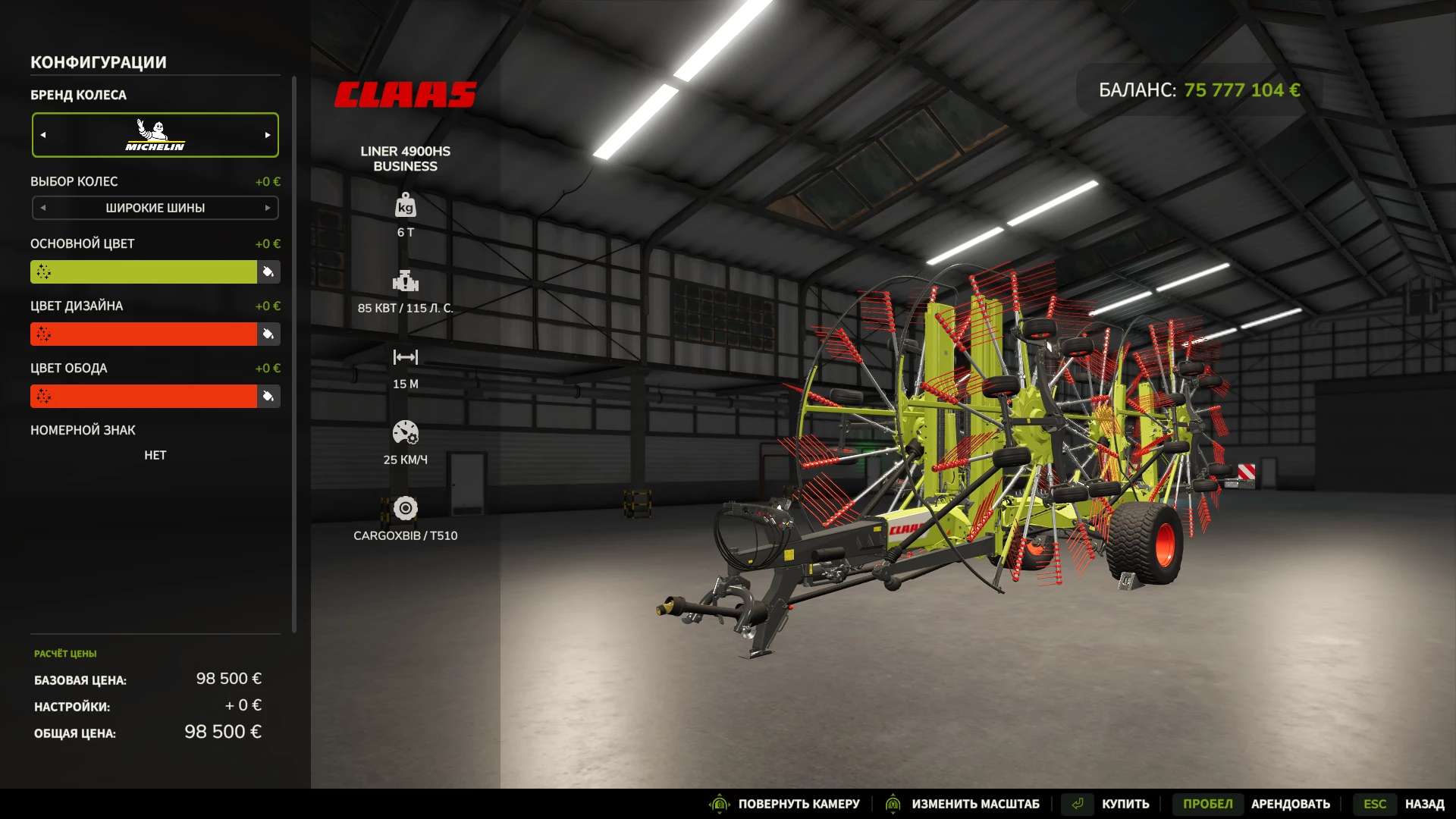Click the engine power specification icon
The width and height of the screenshot is (1456, 819).
pos(406,282)
